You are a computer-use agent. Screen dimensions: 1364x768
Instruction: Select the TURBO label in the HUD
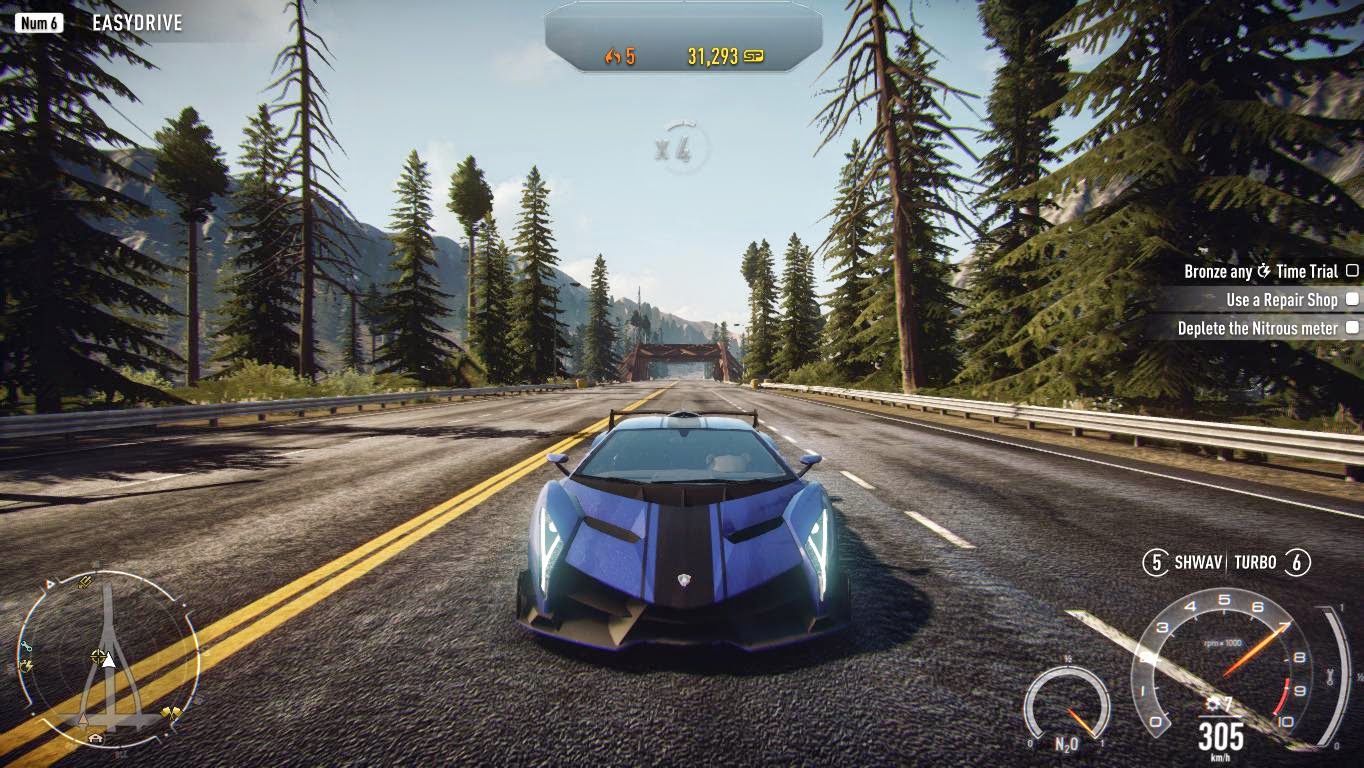coord(1257,562)
